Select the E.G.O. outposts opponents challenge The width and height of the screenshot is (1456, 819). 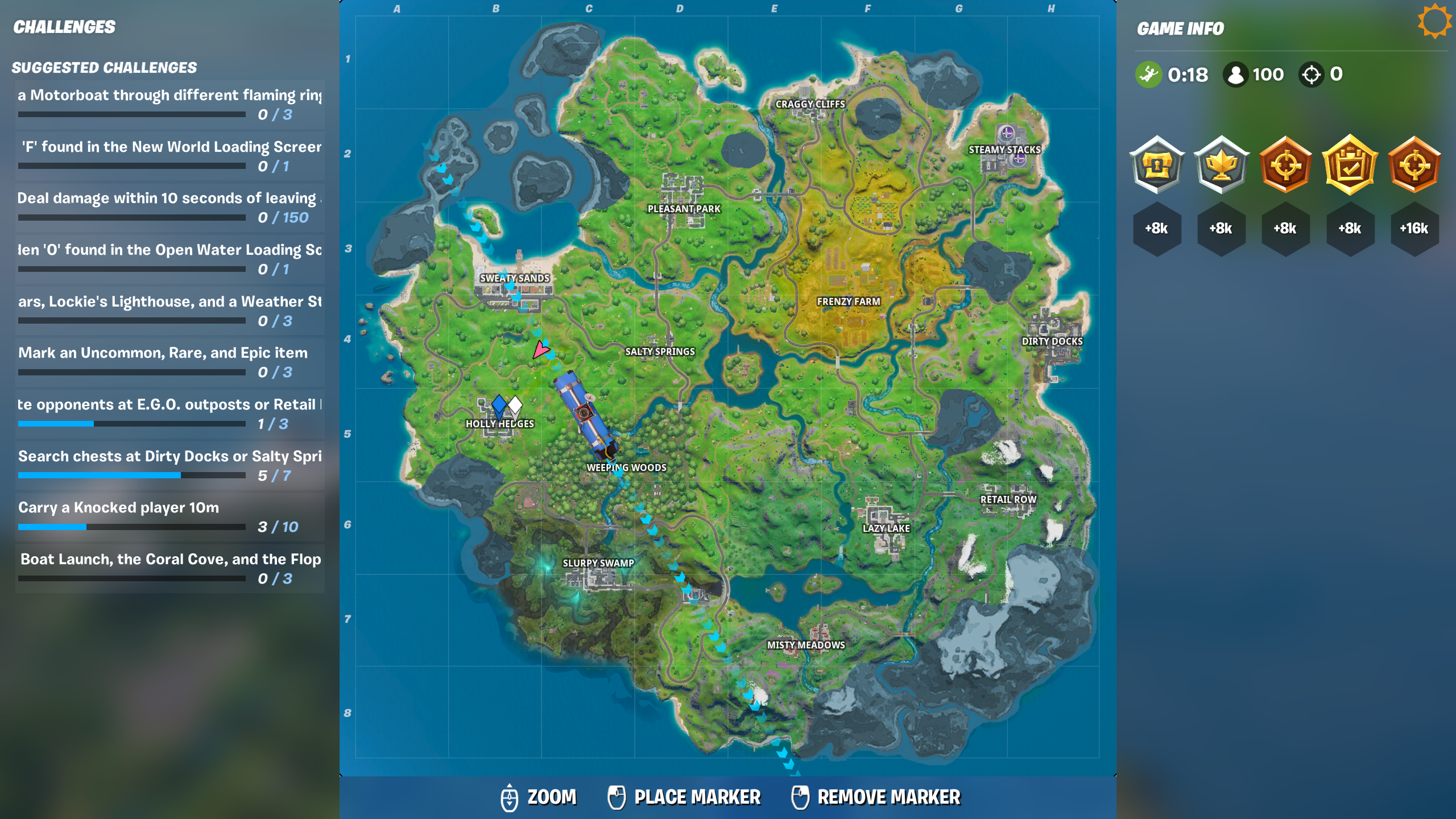point(169,412)
